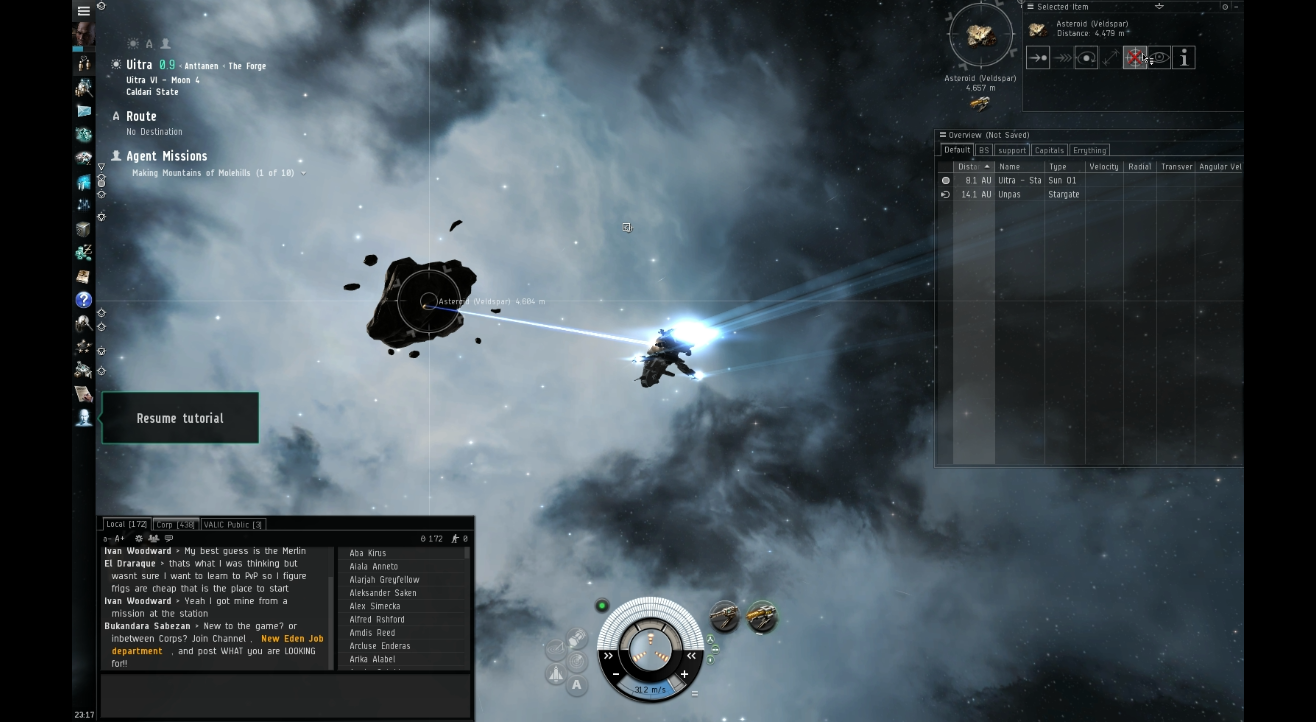Toggle autopilot with the A button
The height and width of the screenshot is (722, 1316).
pyautogui.click(x=577, y=683)
